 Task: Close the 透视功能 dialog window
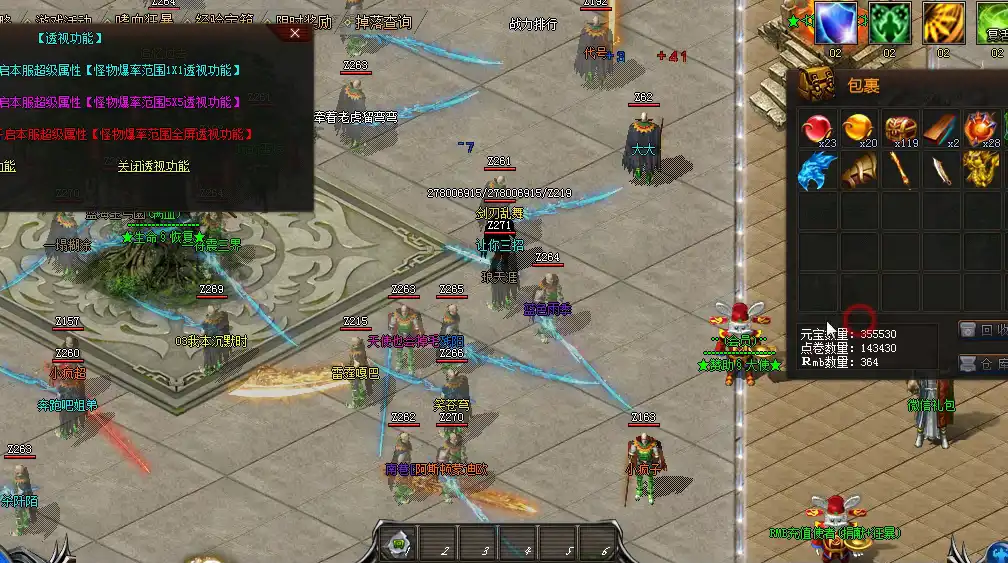[x=294, y=33]
